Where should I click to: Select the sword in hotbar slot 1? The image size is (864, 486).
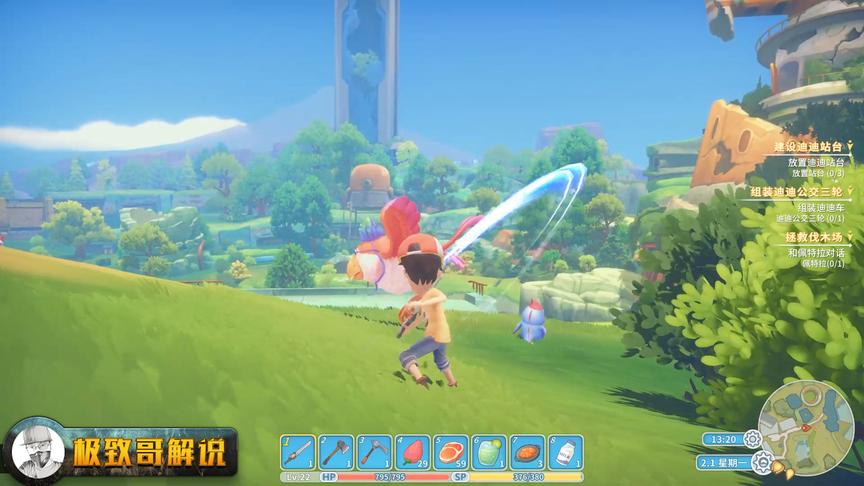[x=298, y=452]
